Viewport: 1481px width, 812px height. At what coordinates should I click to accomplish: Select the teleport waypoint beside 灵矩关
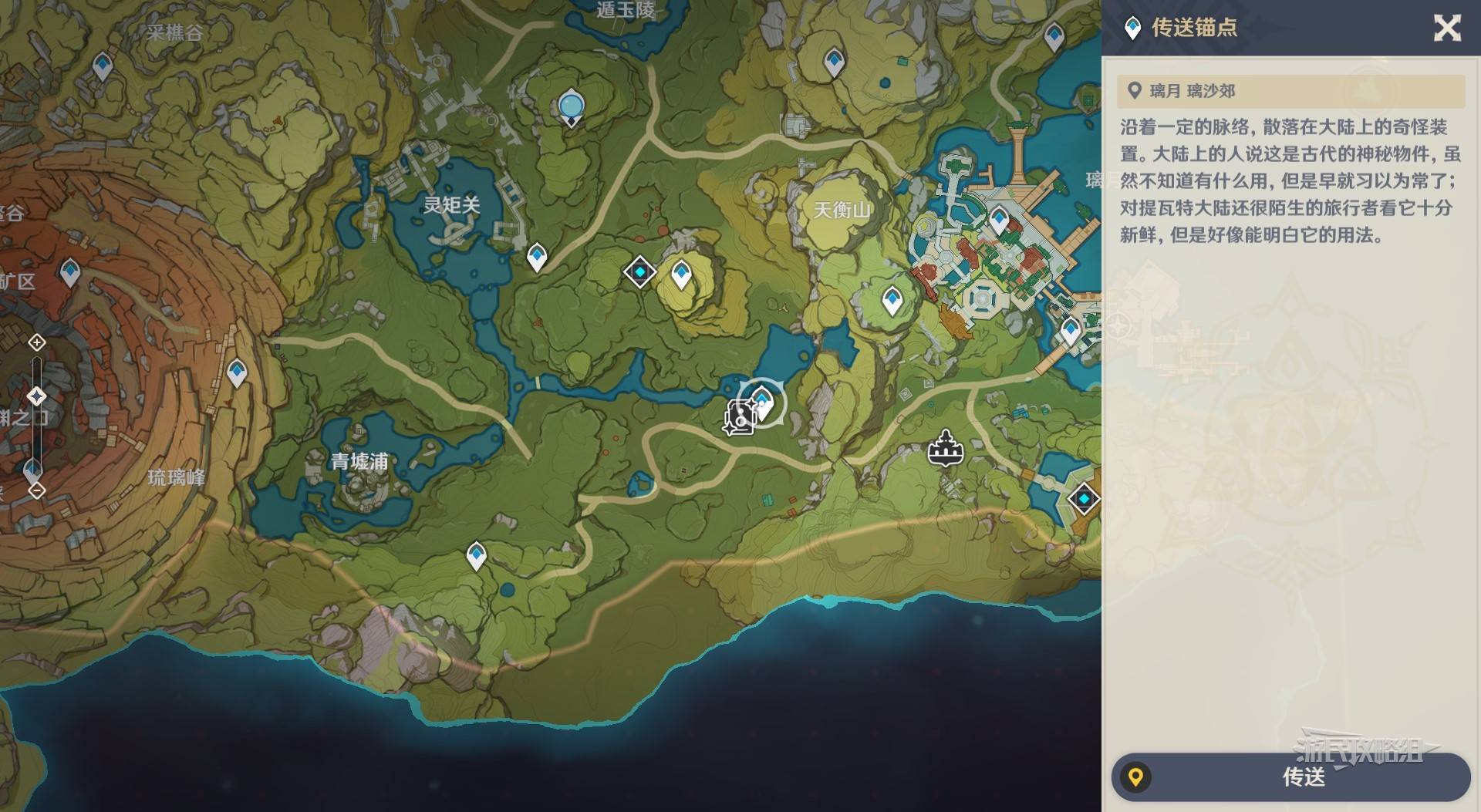537,256
